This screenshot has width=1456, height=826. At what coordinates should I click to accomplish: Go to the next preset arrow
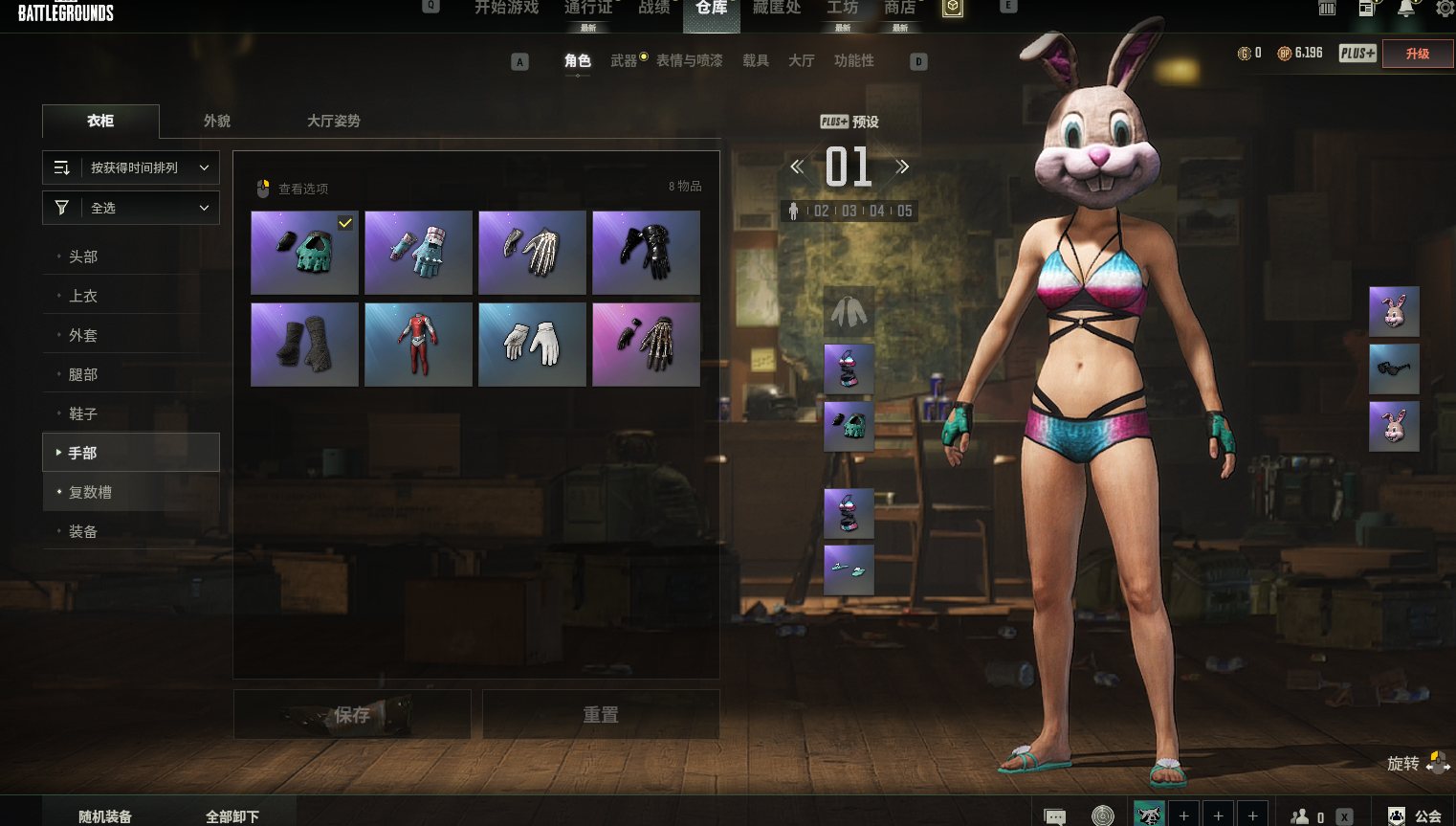click(x=901, y=167)
